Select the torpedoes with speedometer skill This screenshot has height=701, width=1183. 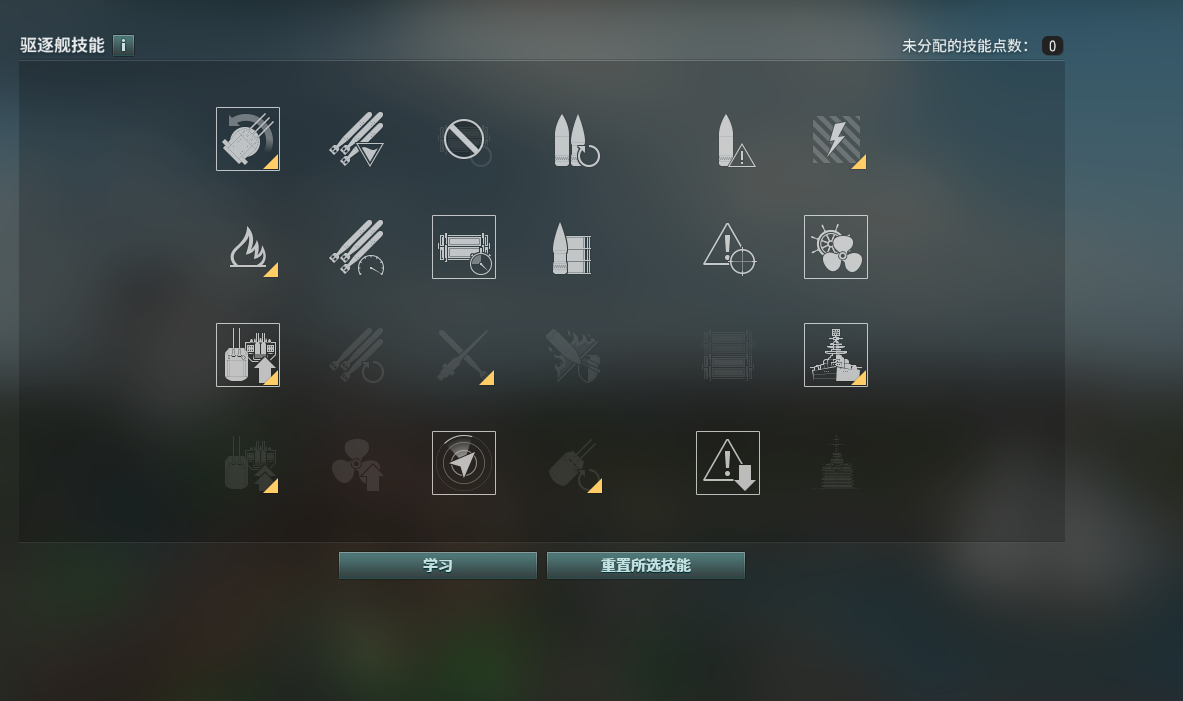coord(356,247)
